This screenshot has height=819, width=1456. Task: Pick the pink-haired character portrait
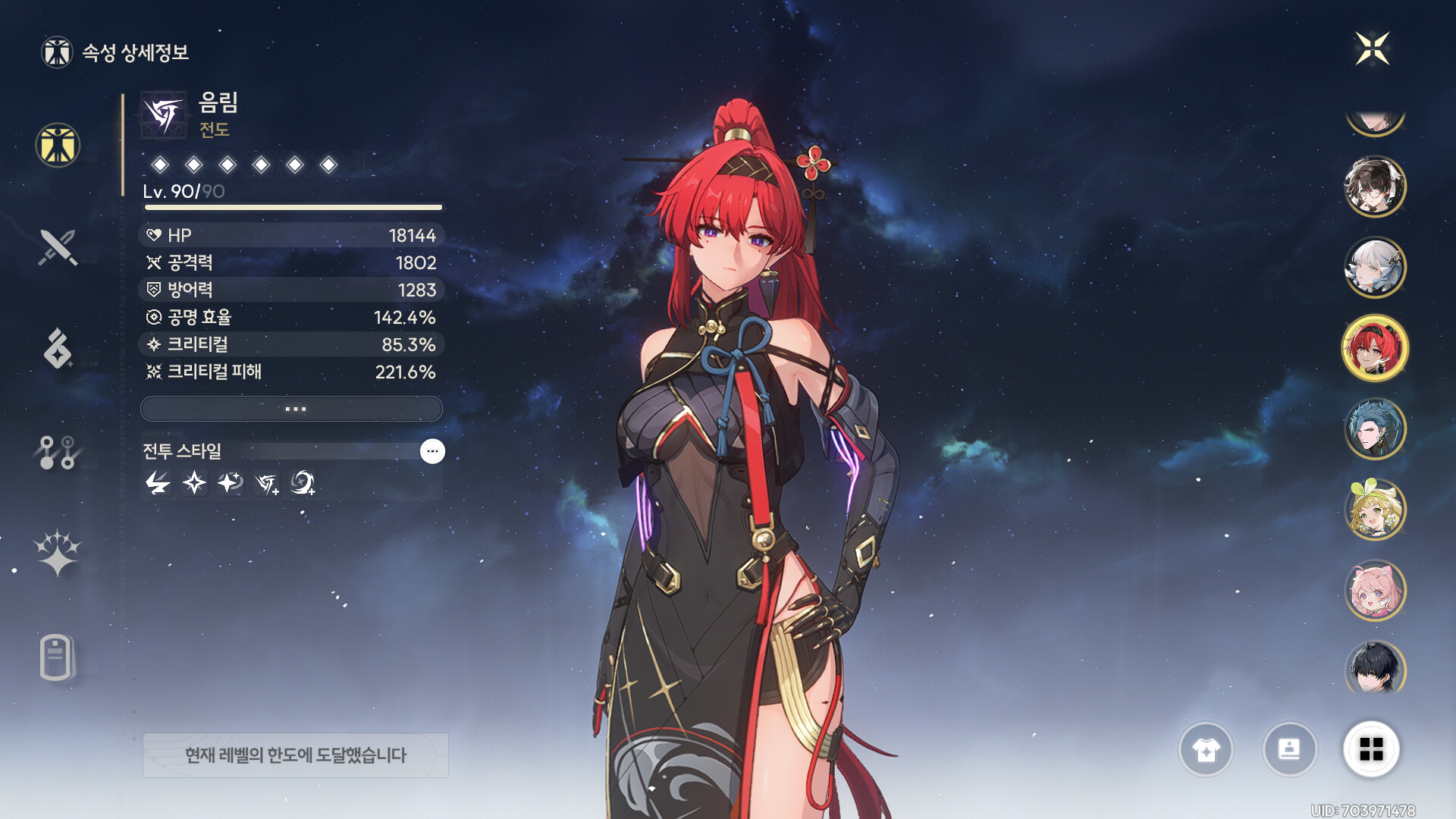point(1374,591)
